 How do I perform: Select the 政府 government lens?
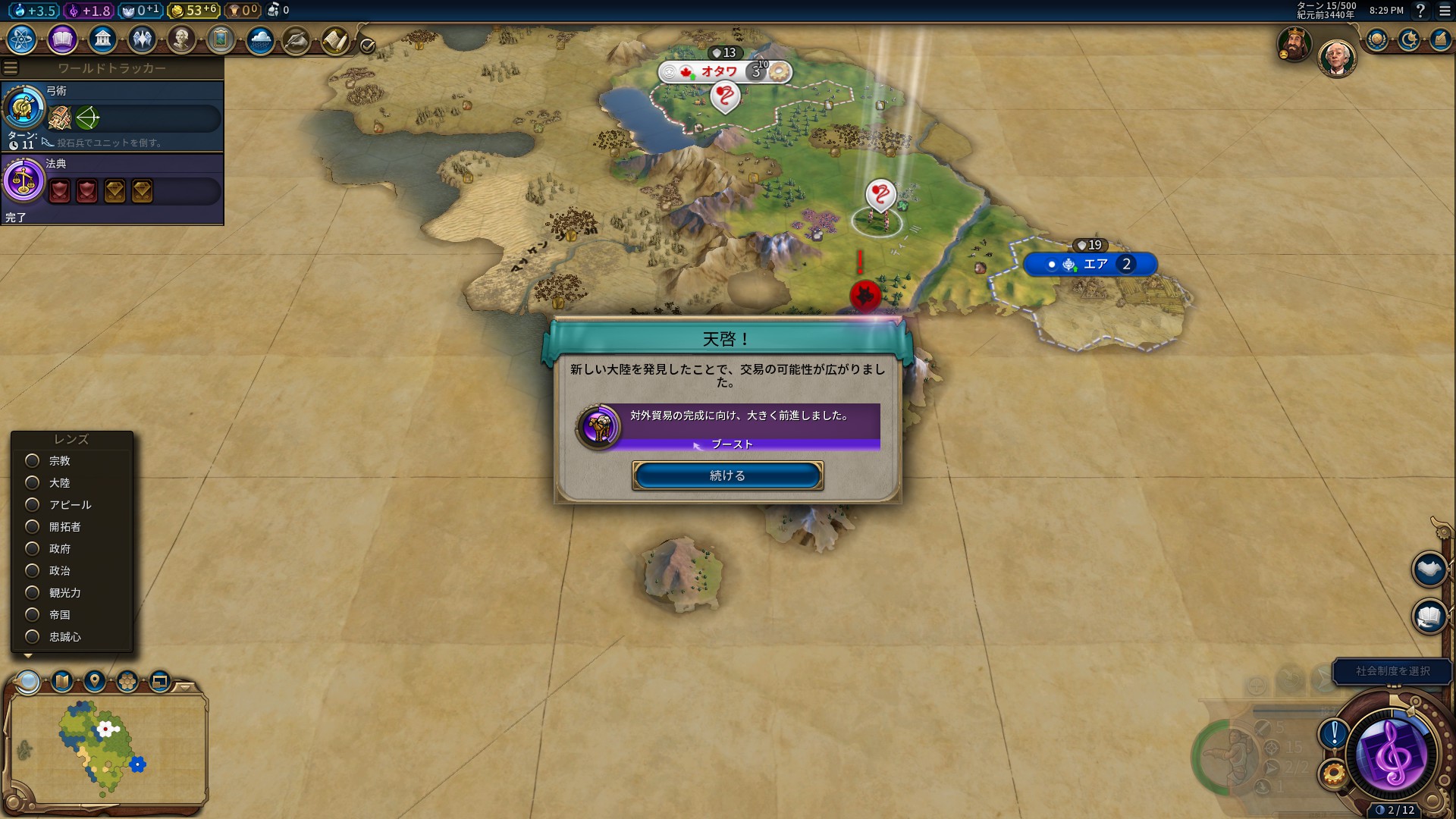coord(33,548)
